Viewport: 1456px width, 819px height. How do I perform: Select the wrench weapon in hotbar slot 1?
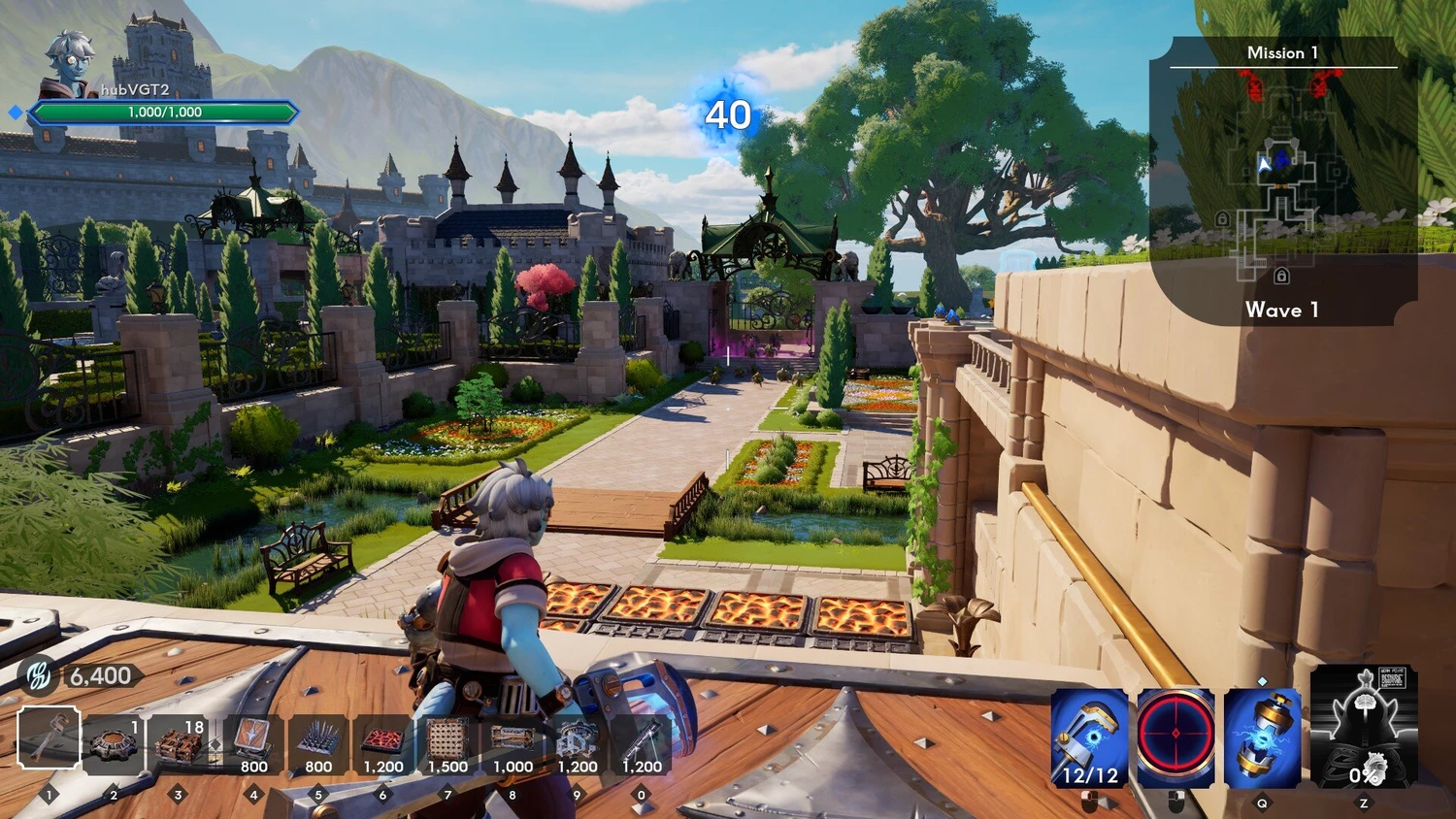tap(50, 738)
